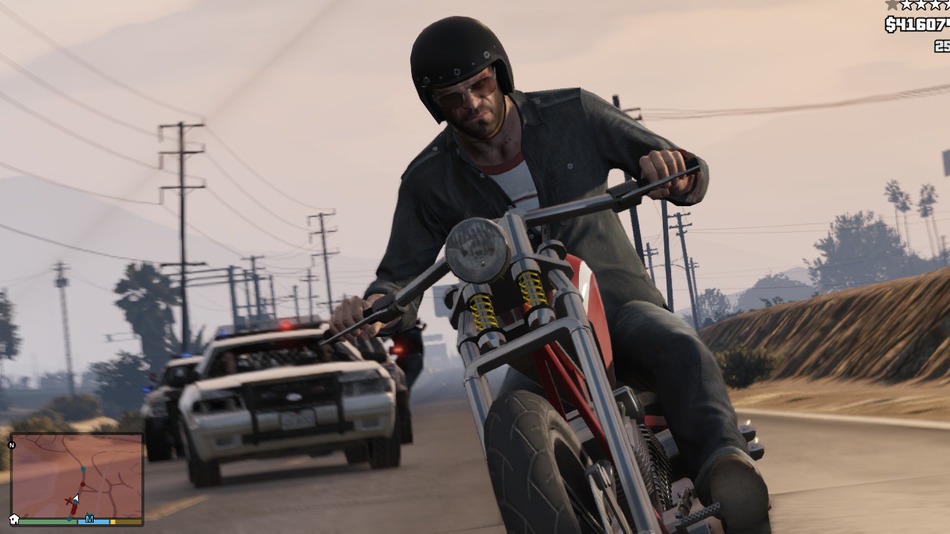Click the north compass marker on minimap
This screenshot has height=534, width=950.
click(12, 444)
